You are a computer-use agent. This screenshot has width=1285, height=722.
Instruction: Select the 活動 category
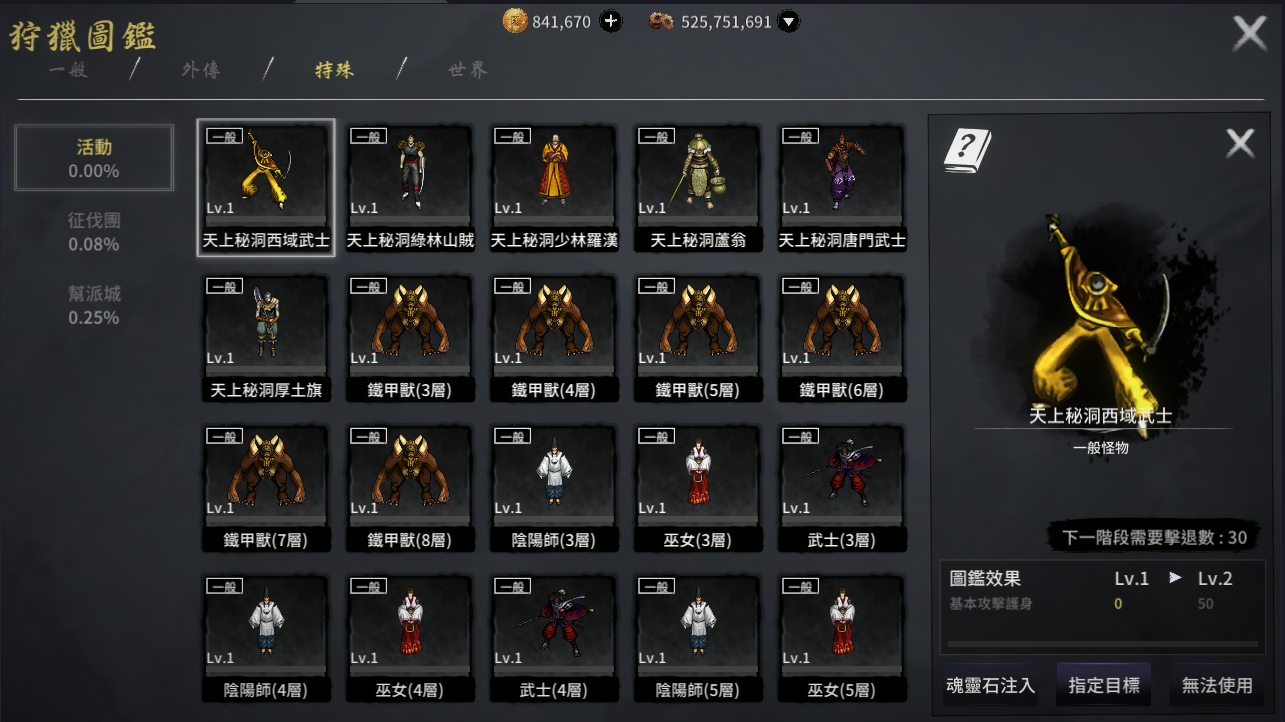point(94,158)
